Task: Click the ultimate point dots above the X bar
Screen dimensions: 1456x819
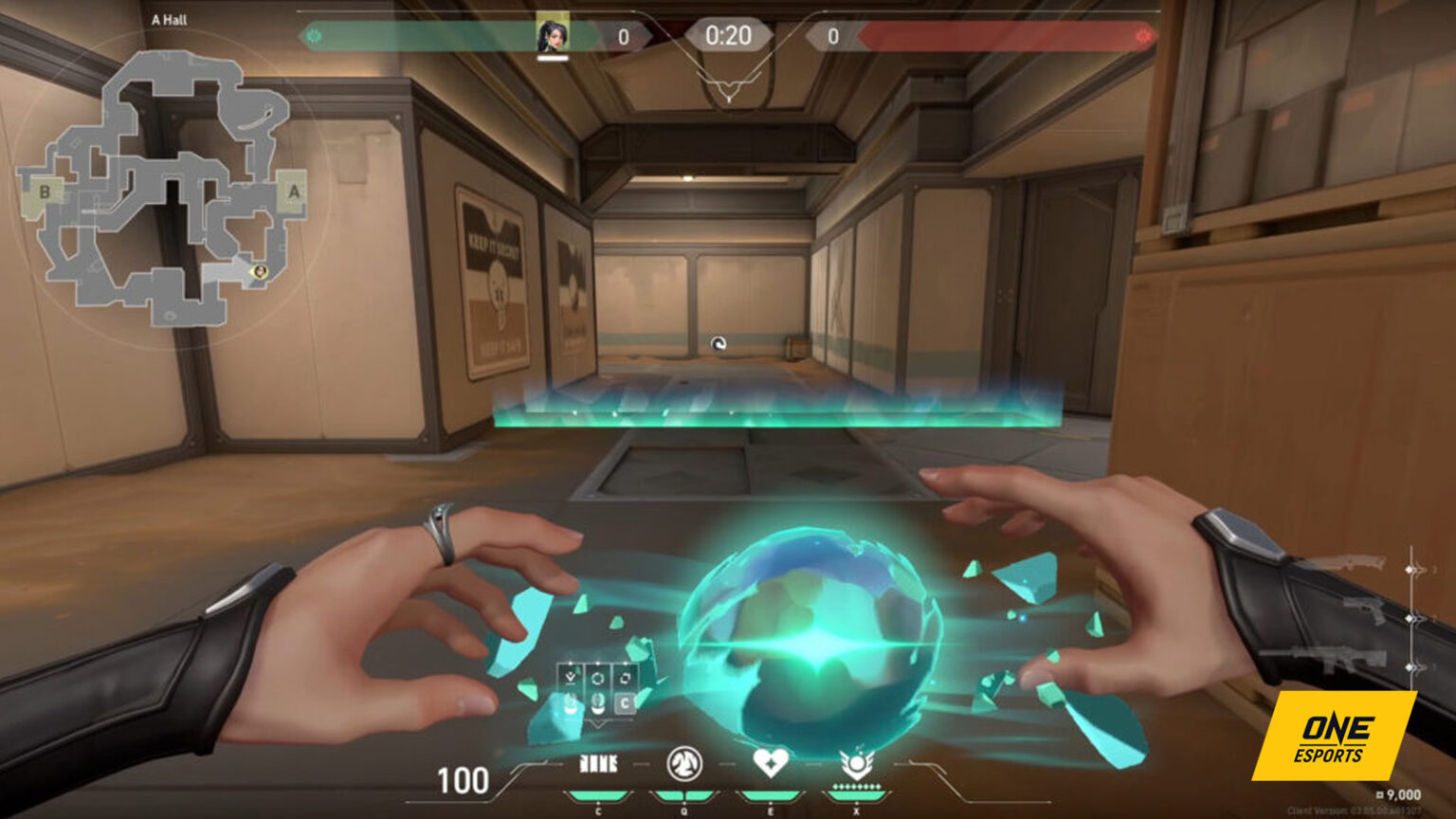Action: (855, 786)
